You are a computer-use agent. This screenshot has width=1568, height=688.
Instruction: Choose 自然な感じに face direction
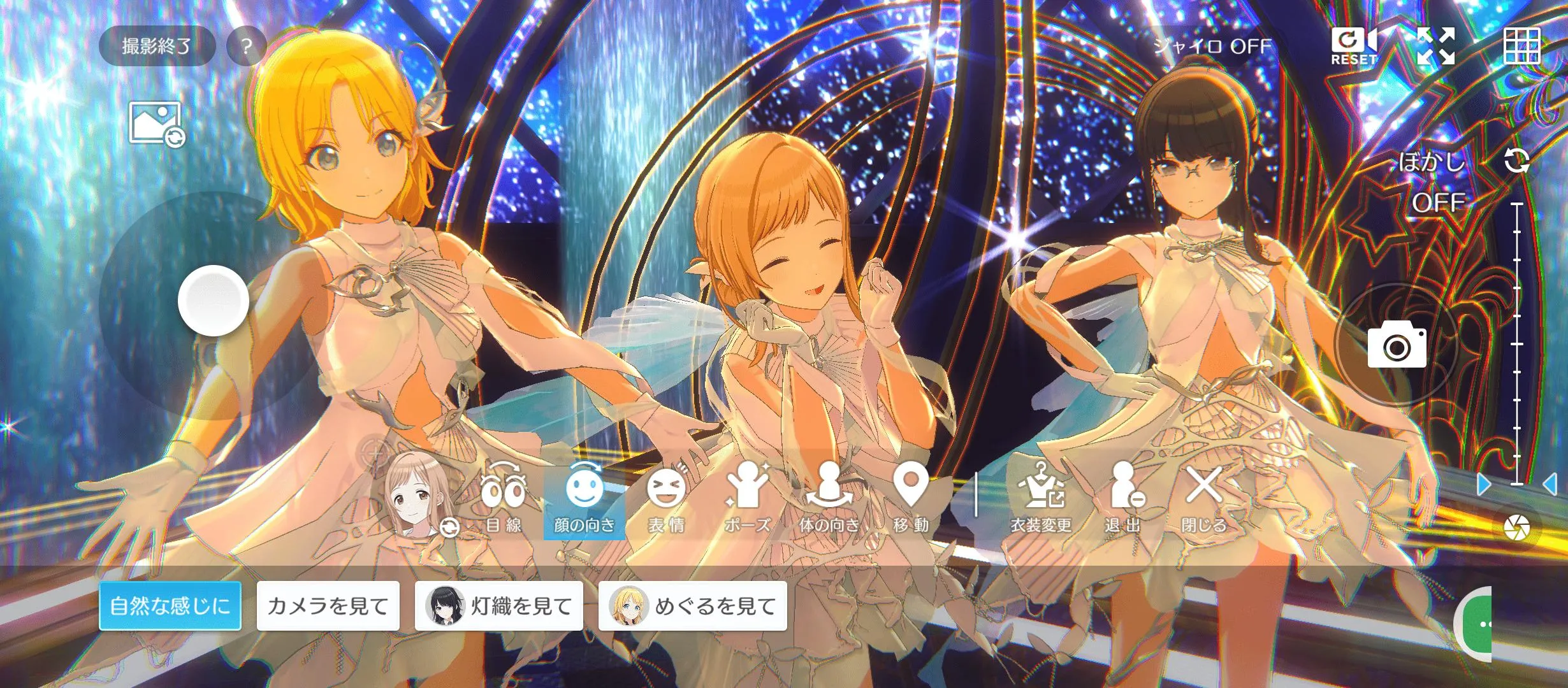[x=170, y=606]
